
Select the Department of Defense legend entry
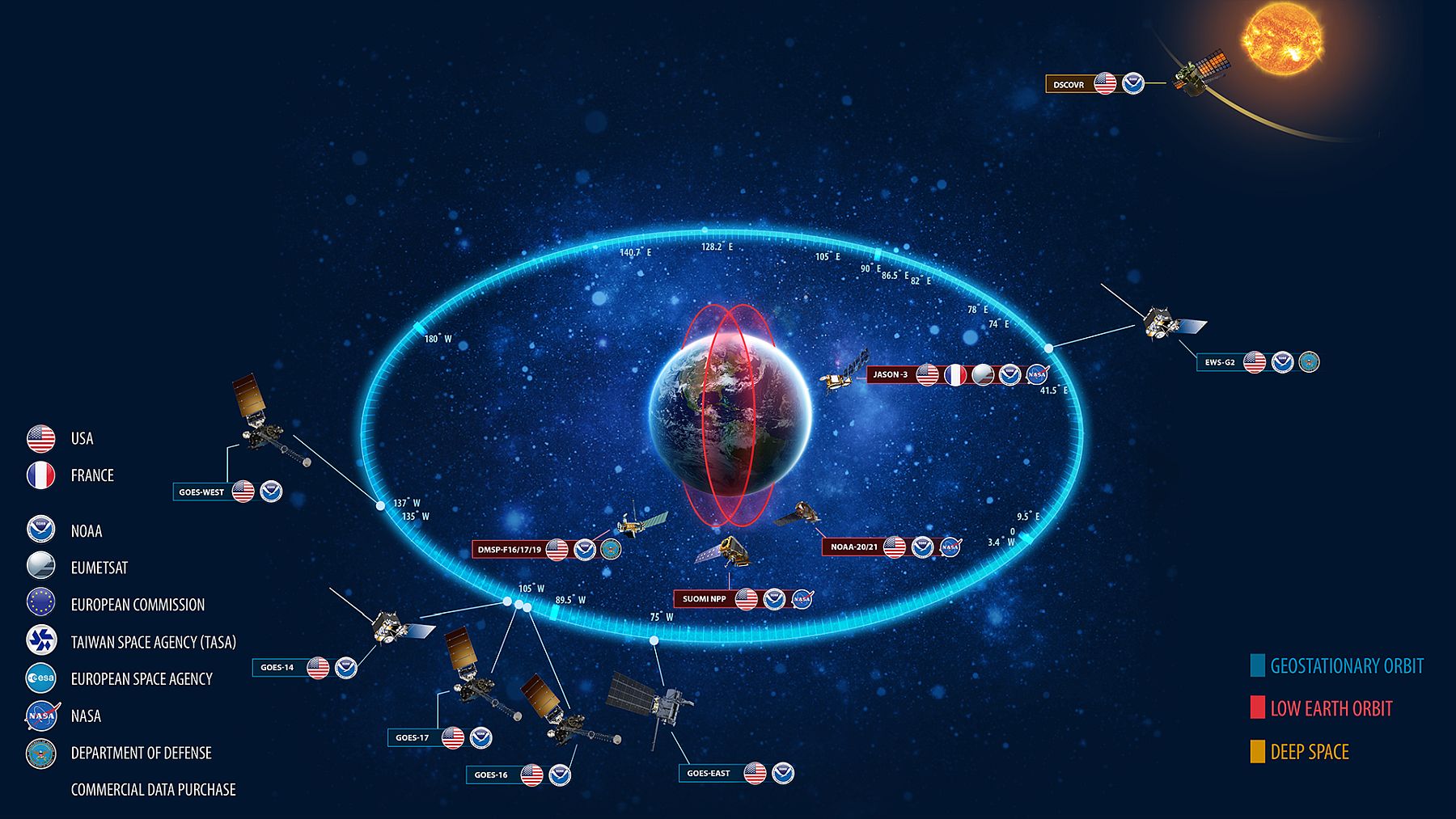[x=141, y=753]
